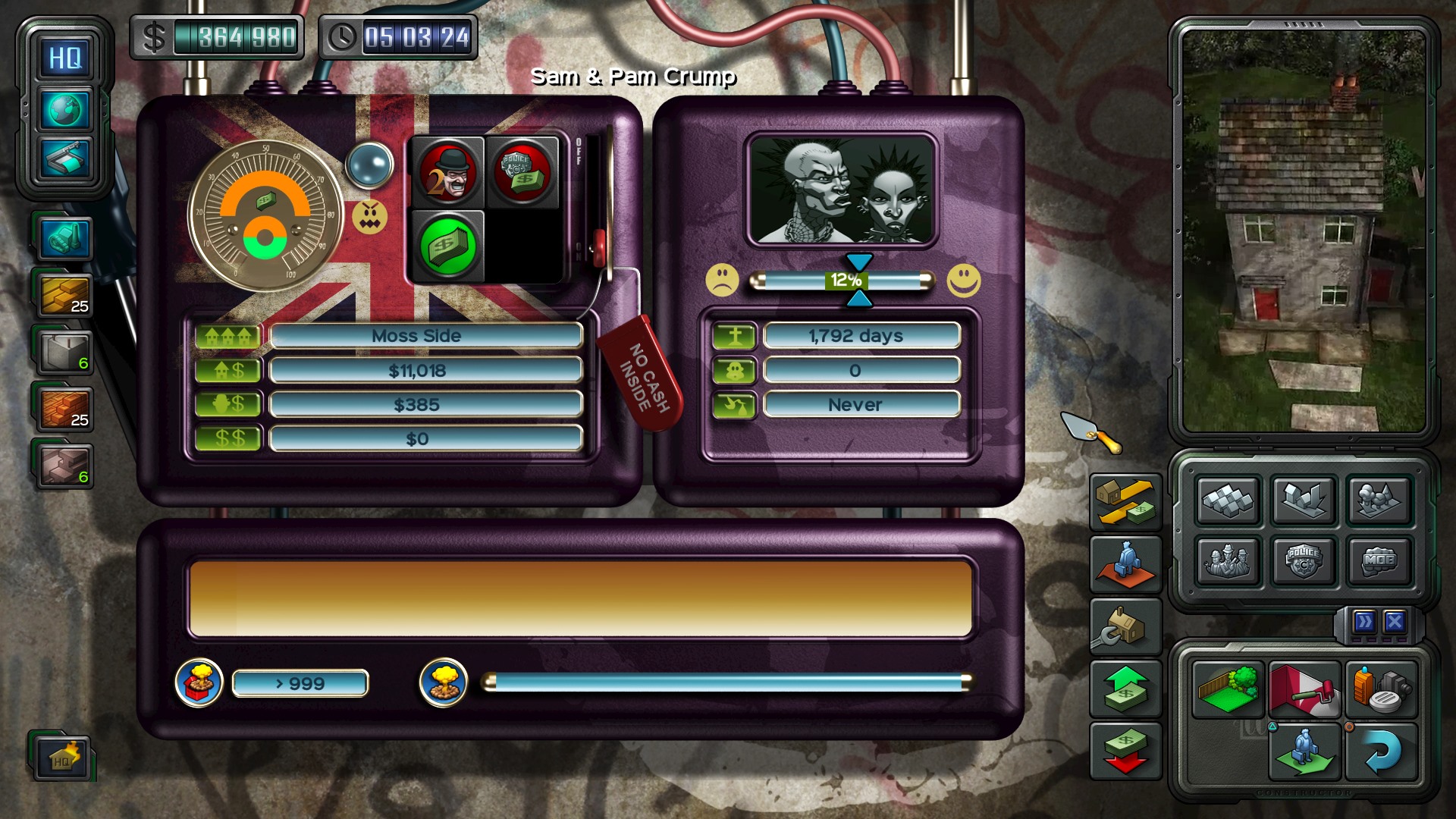The image size is (1456, 819).
Task: Select the green cash rent icon
Action: 447,245
